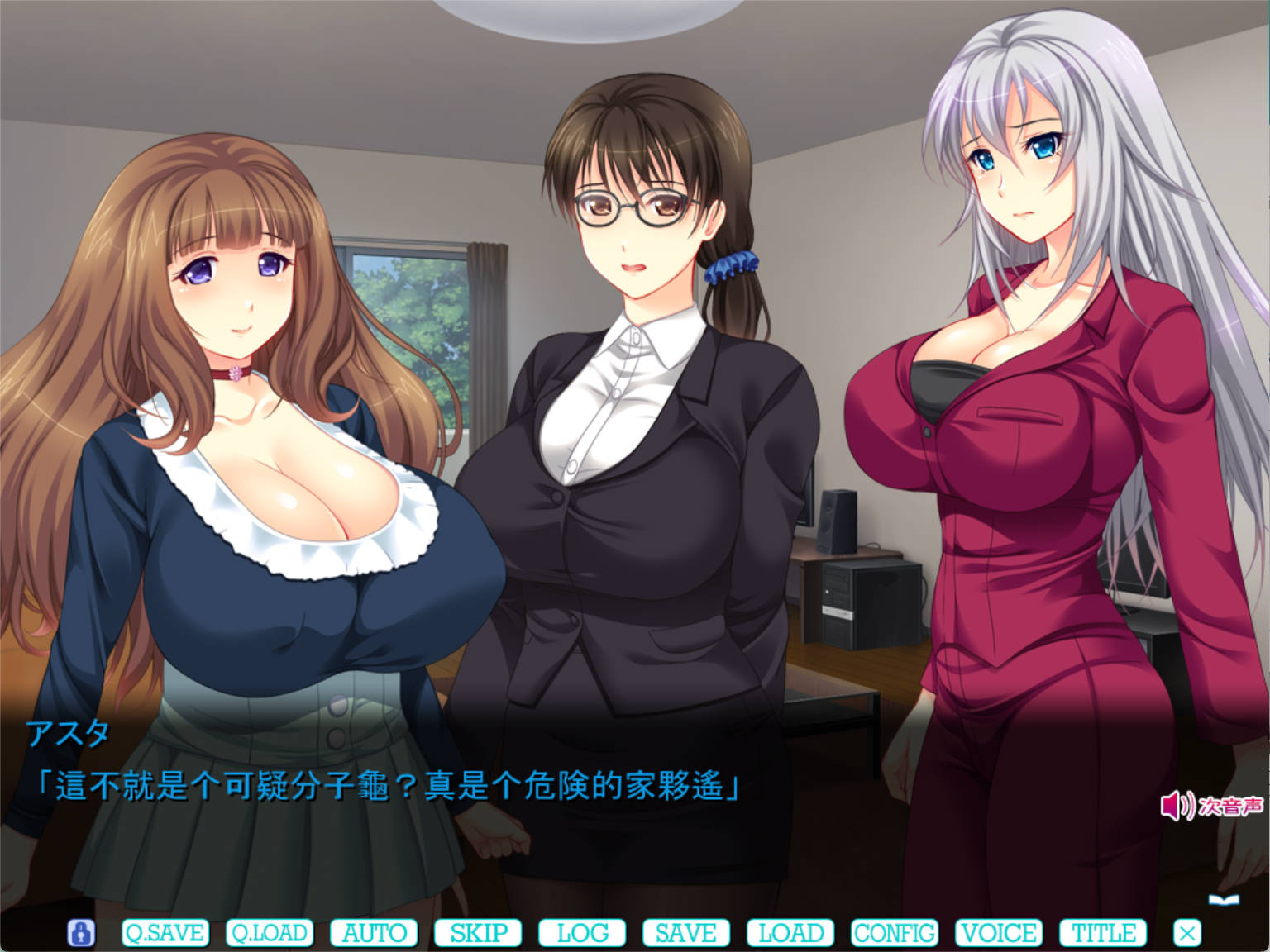Advance the dialogue with the white arrow indicator
Screen dimensions: 1270x952
click(x=1223, y=899)
